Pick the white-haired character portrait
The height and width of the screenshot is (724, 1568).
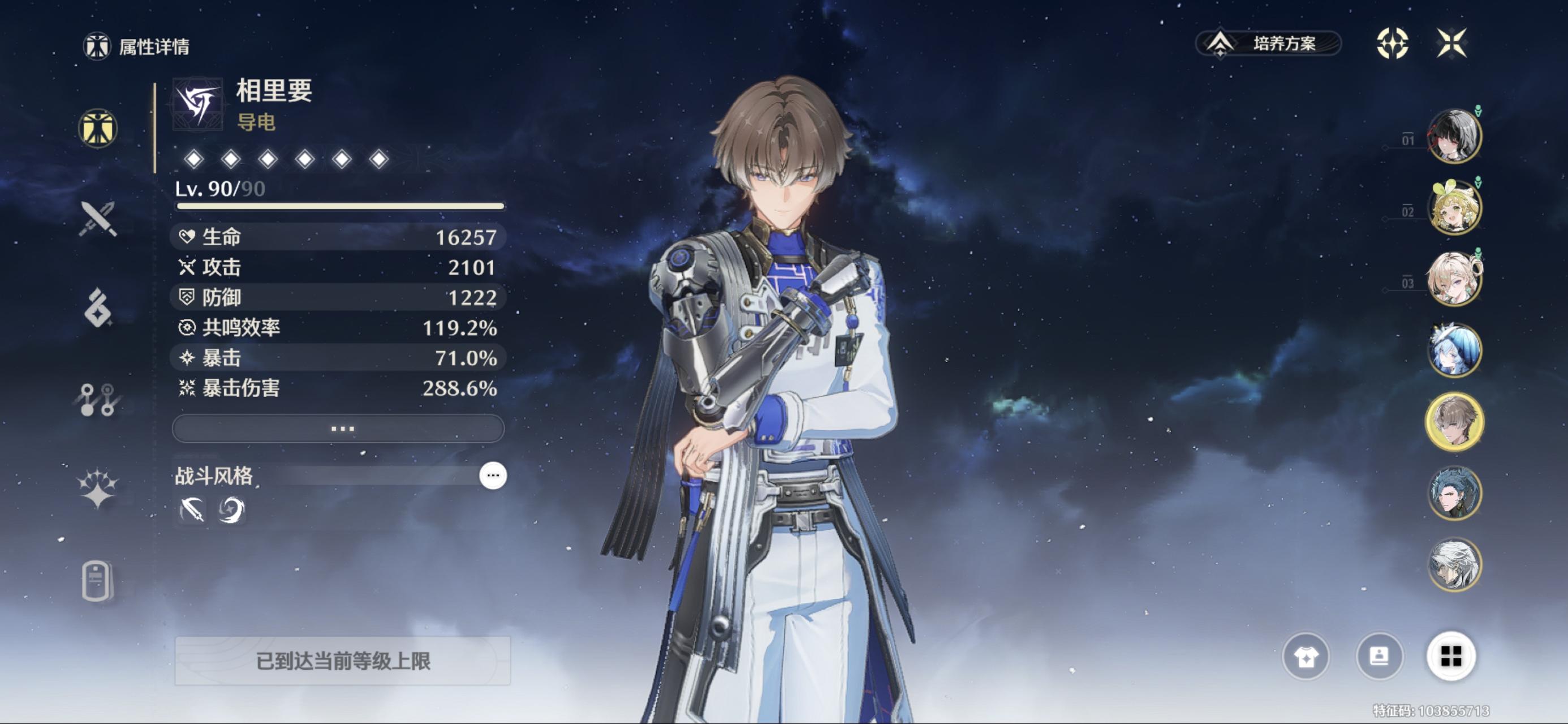pos(1454,565)
